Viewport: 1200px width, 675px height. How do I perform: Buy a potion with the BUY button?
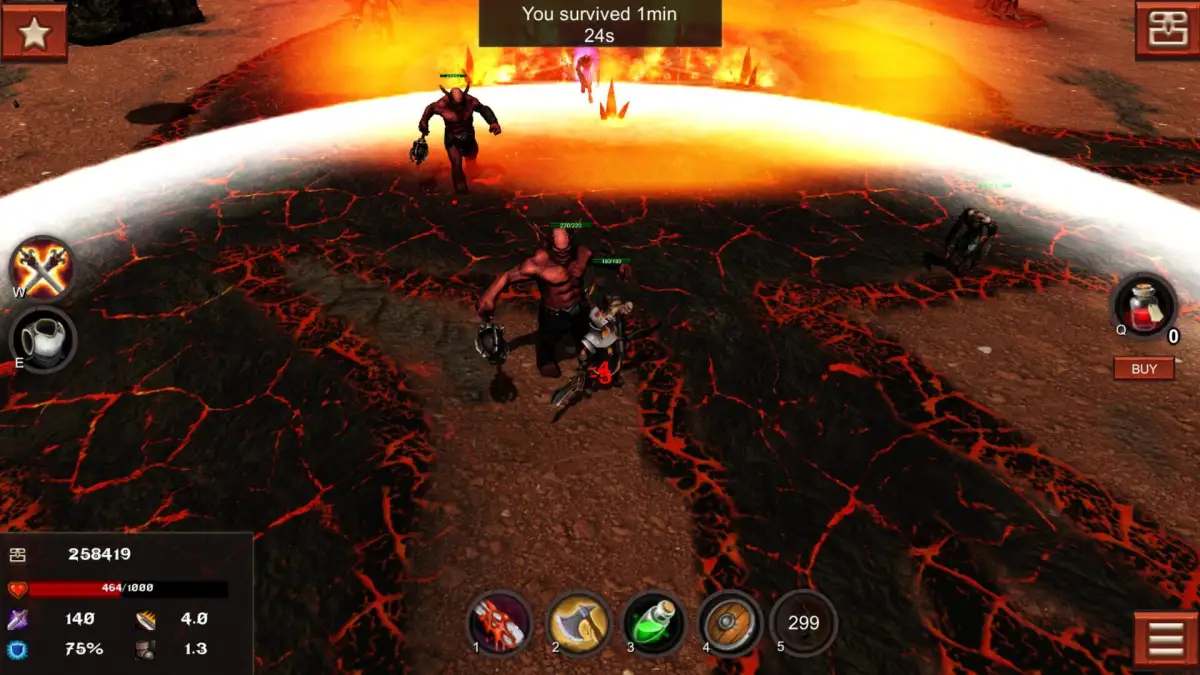pos(1144,369)
